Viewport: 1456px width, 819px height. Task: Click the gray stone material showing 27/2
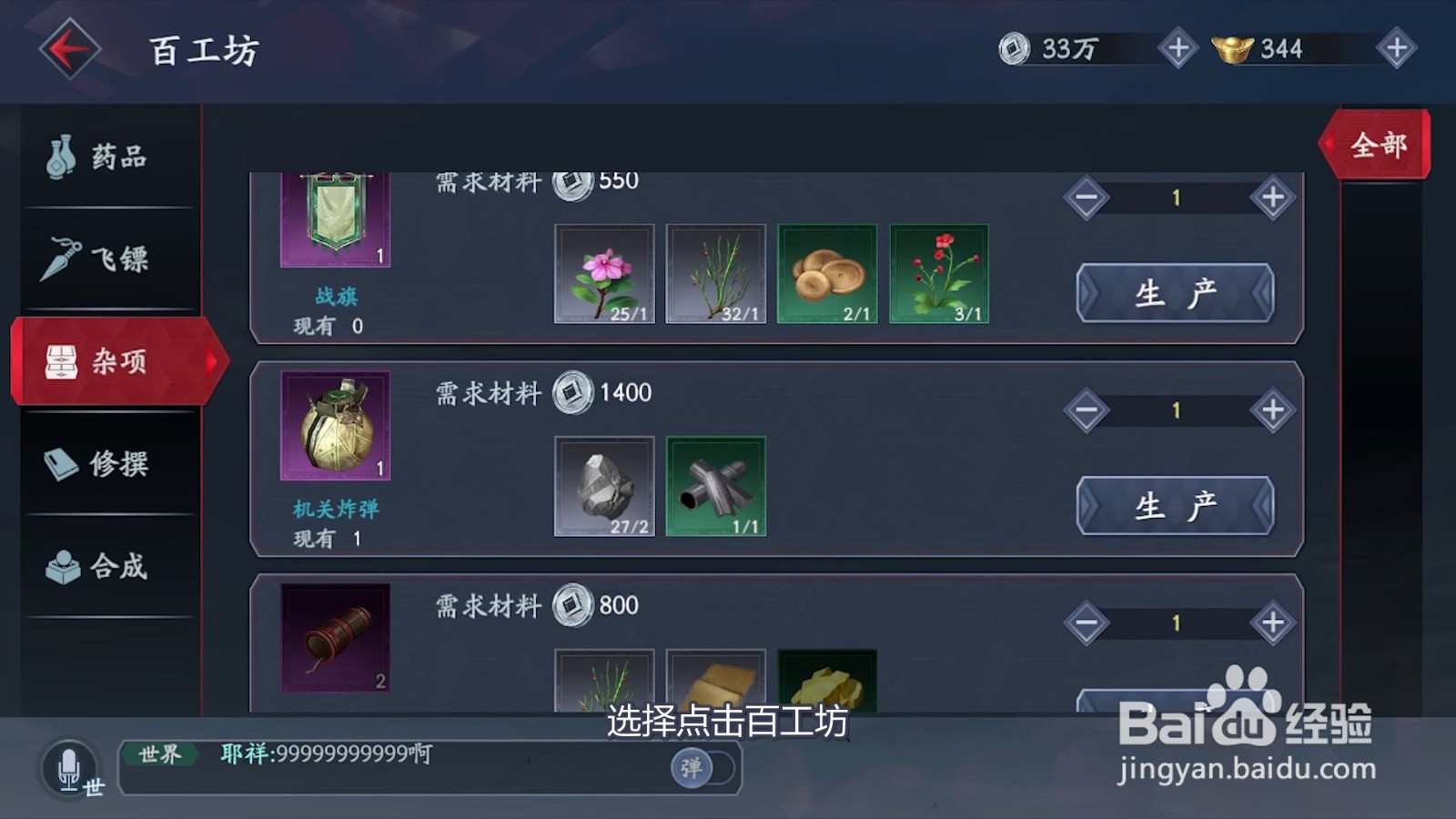coord(604,487)
